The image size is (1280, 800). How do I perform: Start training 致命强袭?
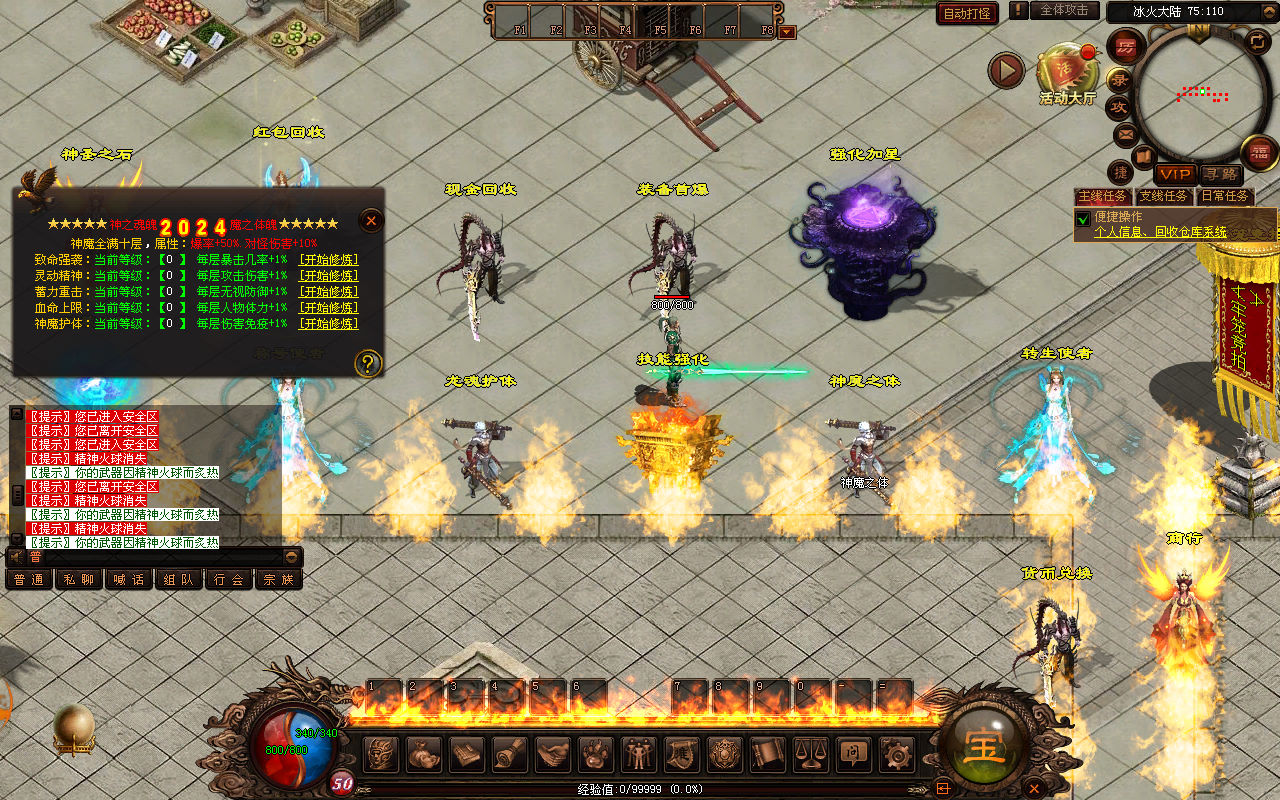pyautogui.click(x=329, y=260)
